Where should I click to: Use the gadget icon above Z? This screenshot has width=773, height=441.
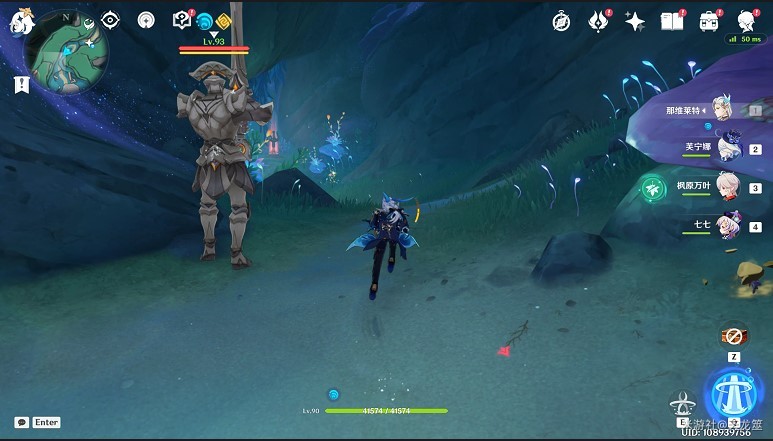pos(734,336)
